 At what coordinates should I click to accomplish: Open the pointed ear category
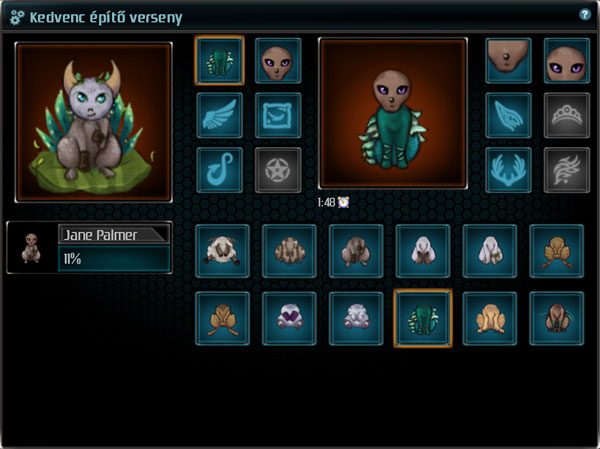pos(508,115)
